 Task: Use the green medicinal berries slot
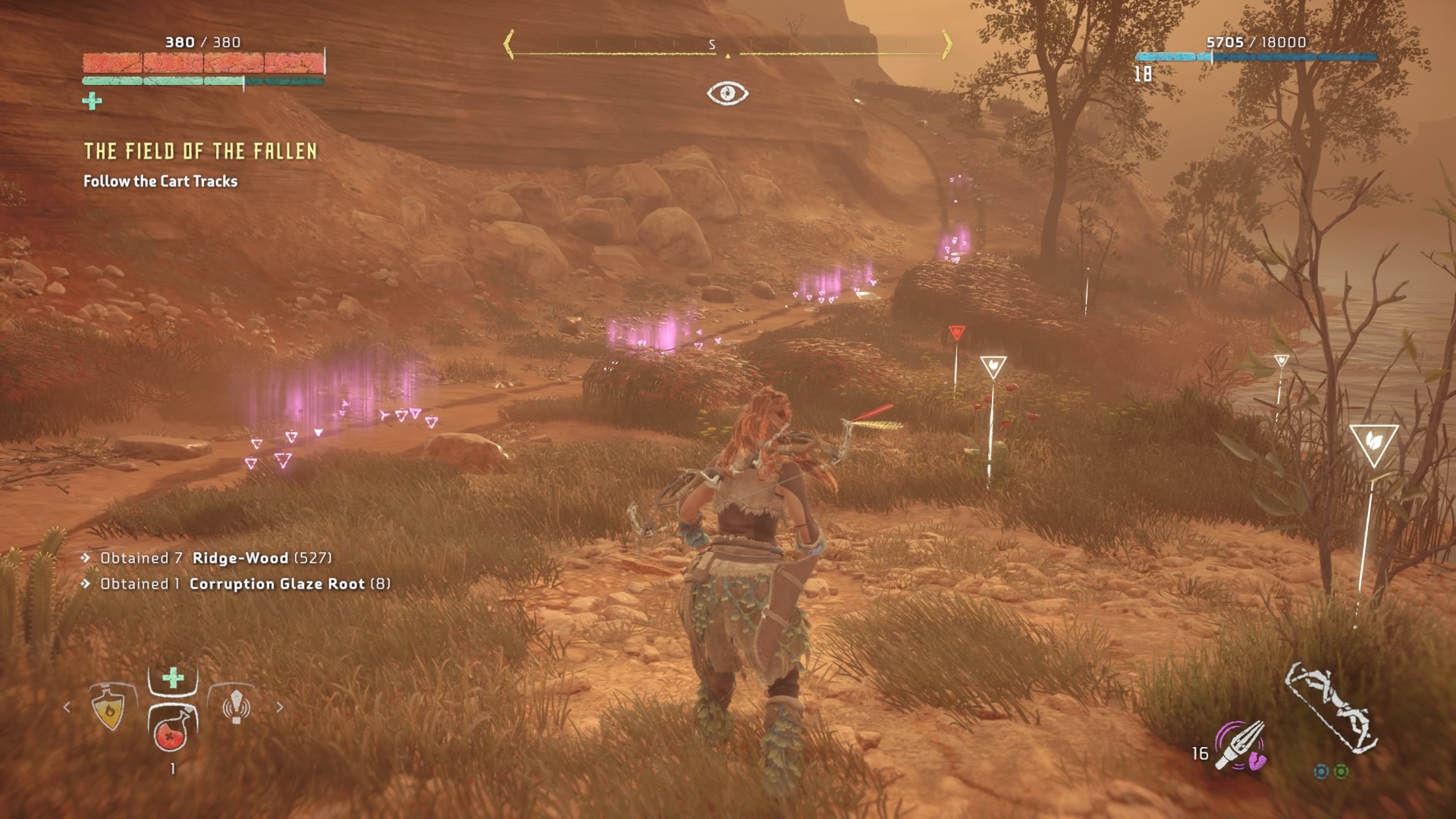(x=173, y=678)
